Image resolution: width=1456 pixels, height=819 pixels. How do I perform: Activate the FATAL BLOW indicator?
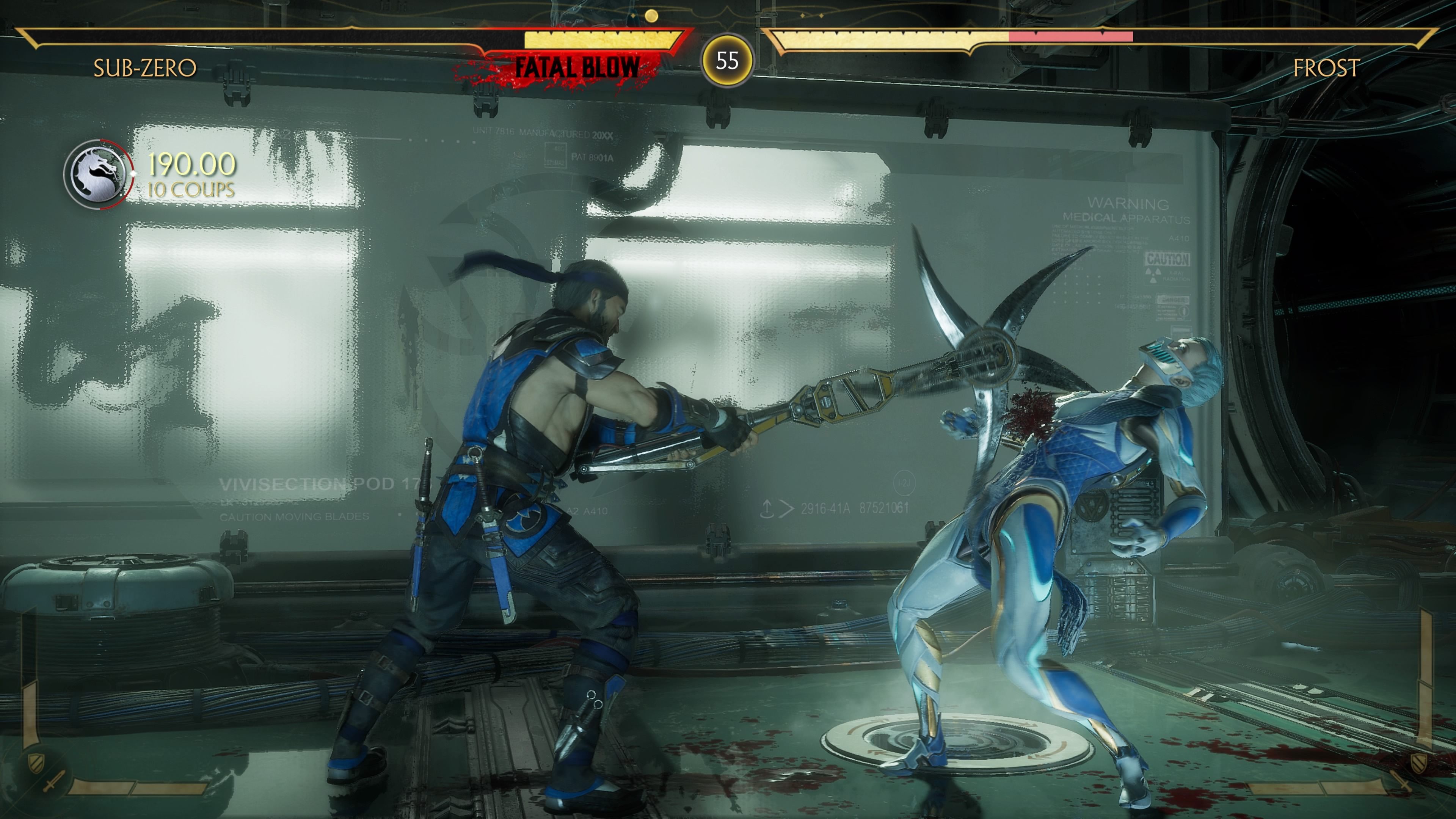pyautogui.click(x=578, y=66)
